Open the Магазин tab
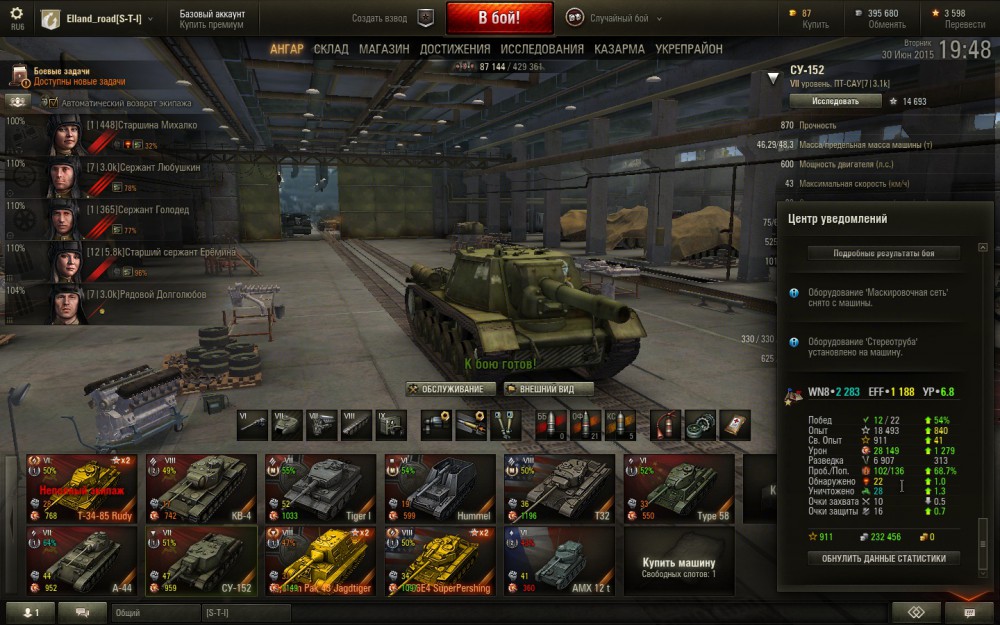 click(x=384, y=49)
